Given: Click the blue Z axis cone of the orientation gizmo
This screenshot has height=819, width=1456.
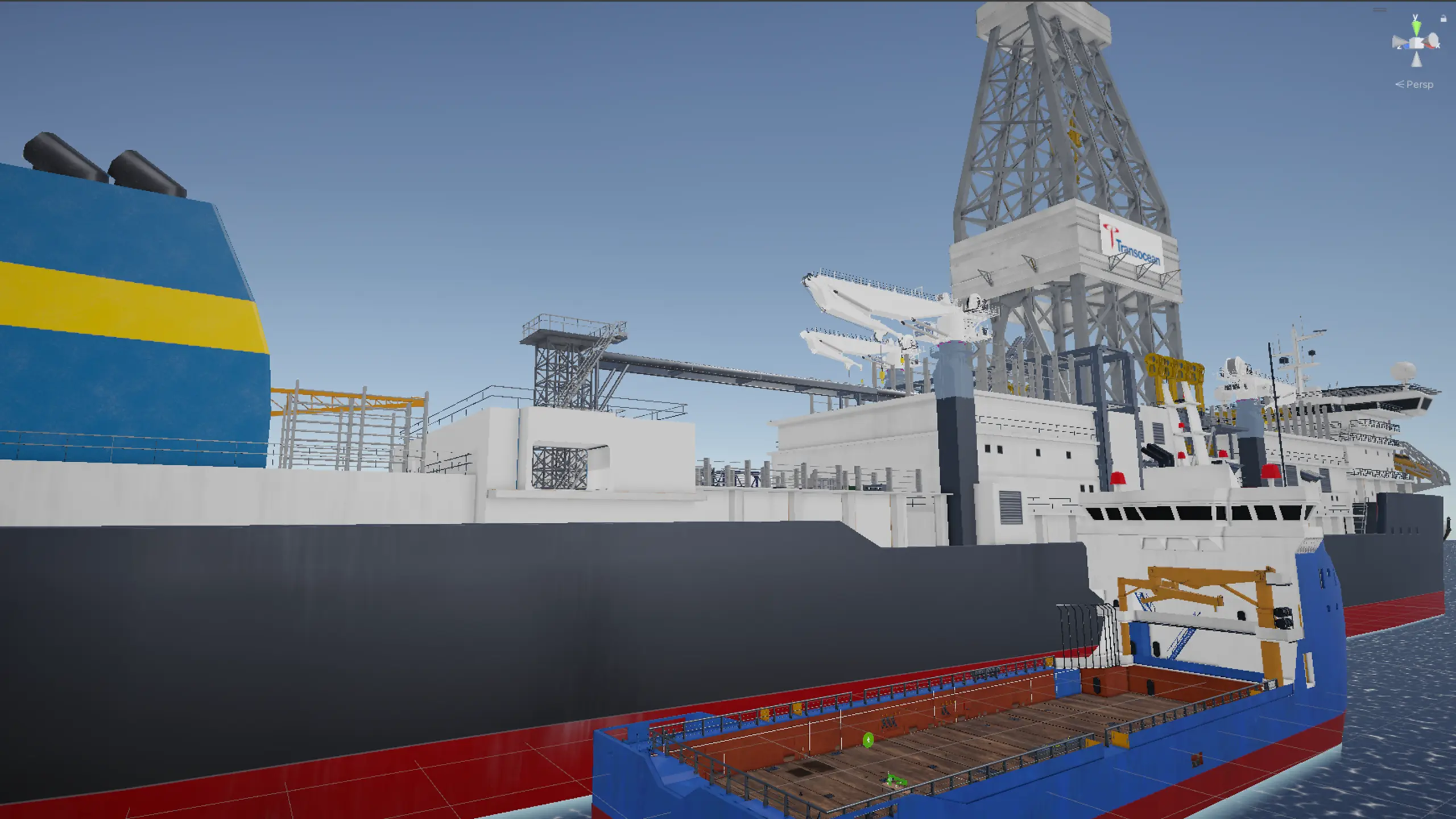Looking at the screenshot, I should point(1406,47).
